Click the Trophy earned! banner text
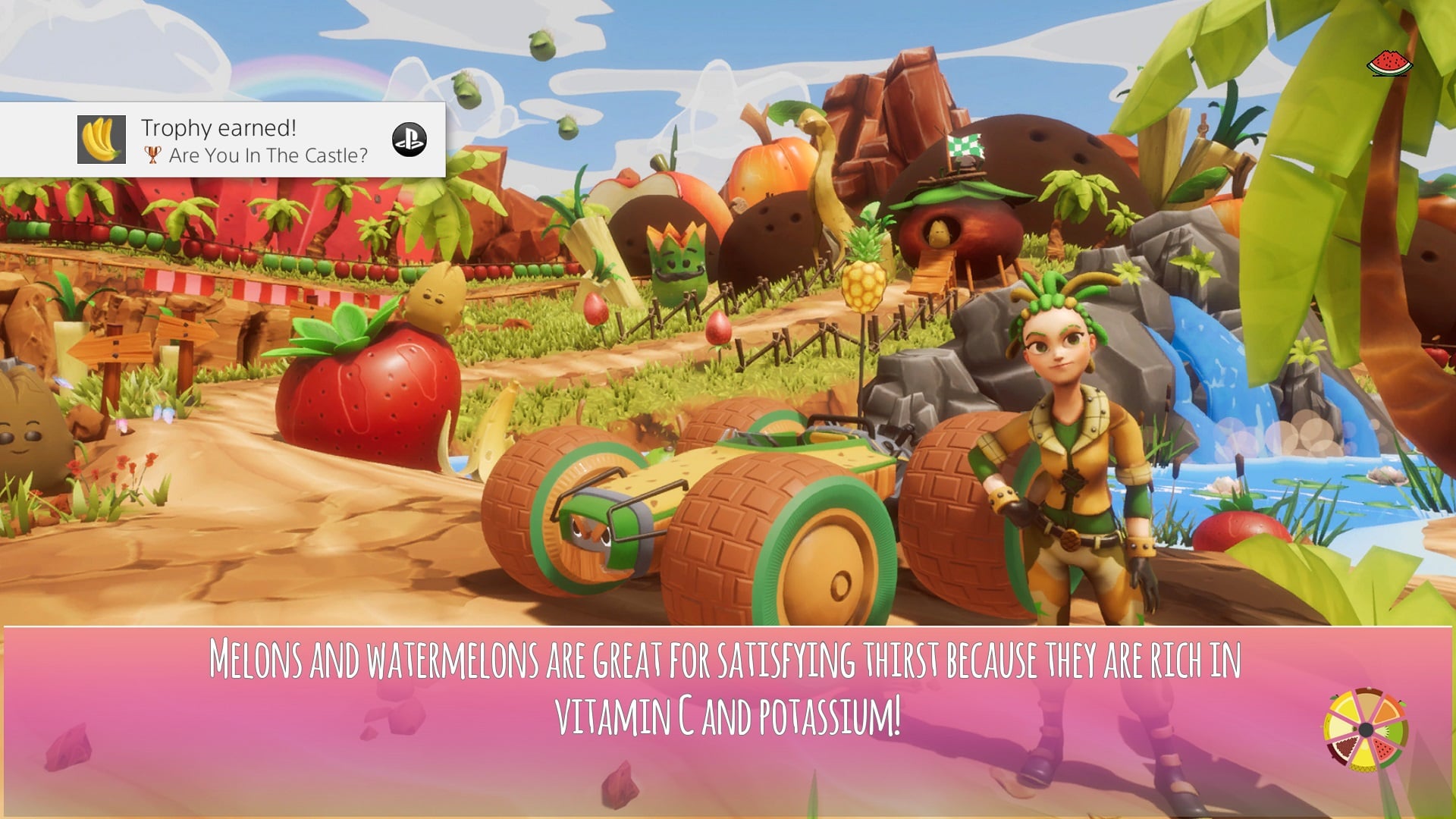The height and width of the screenshot is (819, 1456). point(218,127)
